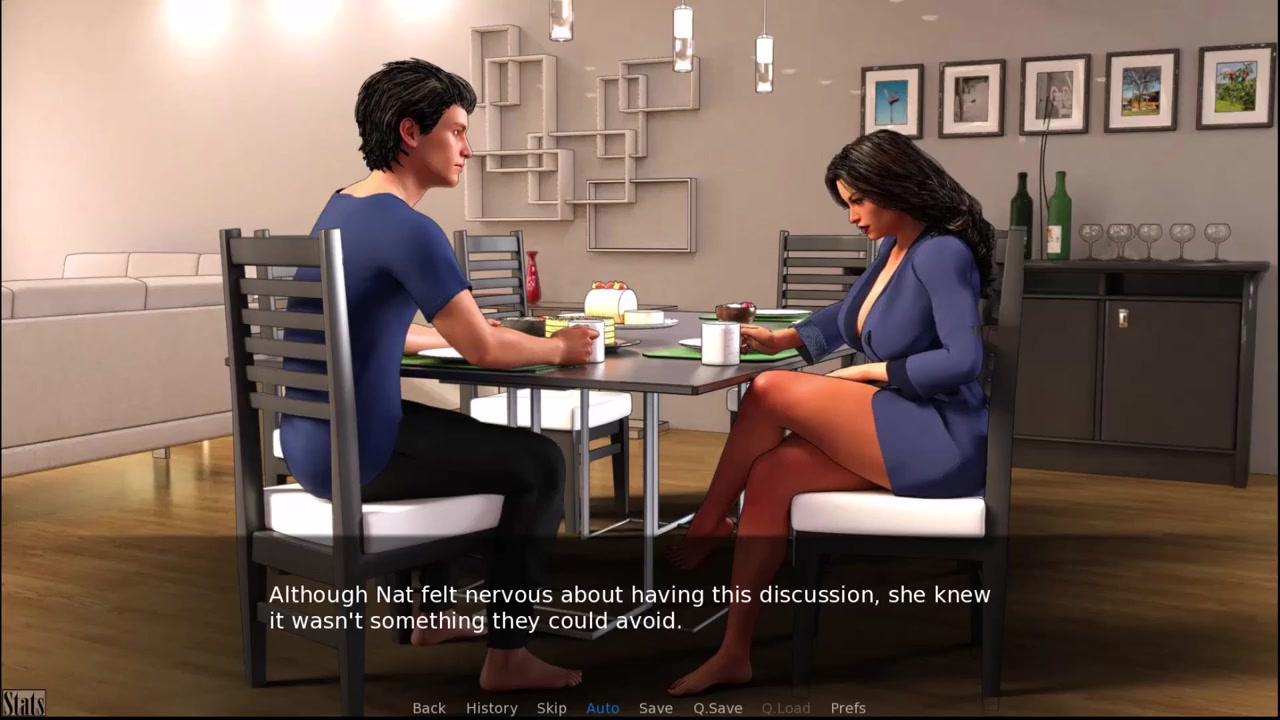1280x720 pixels.
Task: Go Back to the previous line
Action: pos(429,708)
